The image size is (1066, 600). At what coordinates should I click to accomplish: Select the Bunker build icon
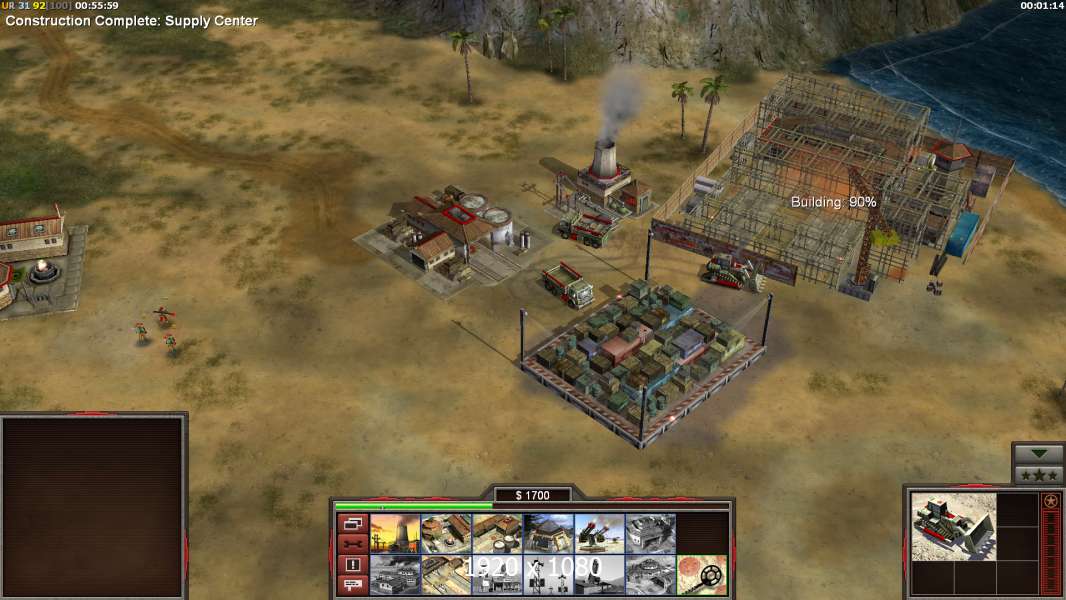click(x=548, y=534)
